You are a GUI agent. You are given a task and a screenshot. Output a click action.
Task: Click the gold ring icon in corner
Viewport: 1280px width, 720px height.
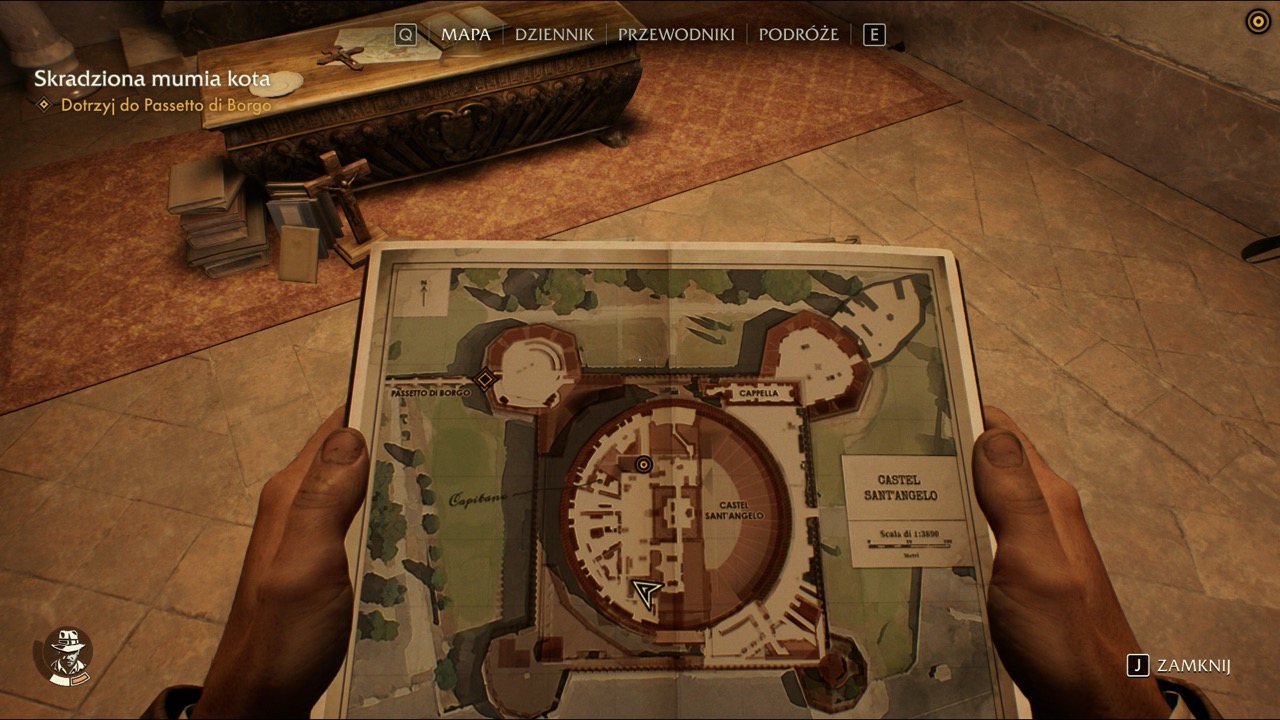tap(1257, 21)
